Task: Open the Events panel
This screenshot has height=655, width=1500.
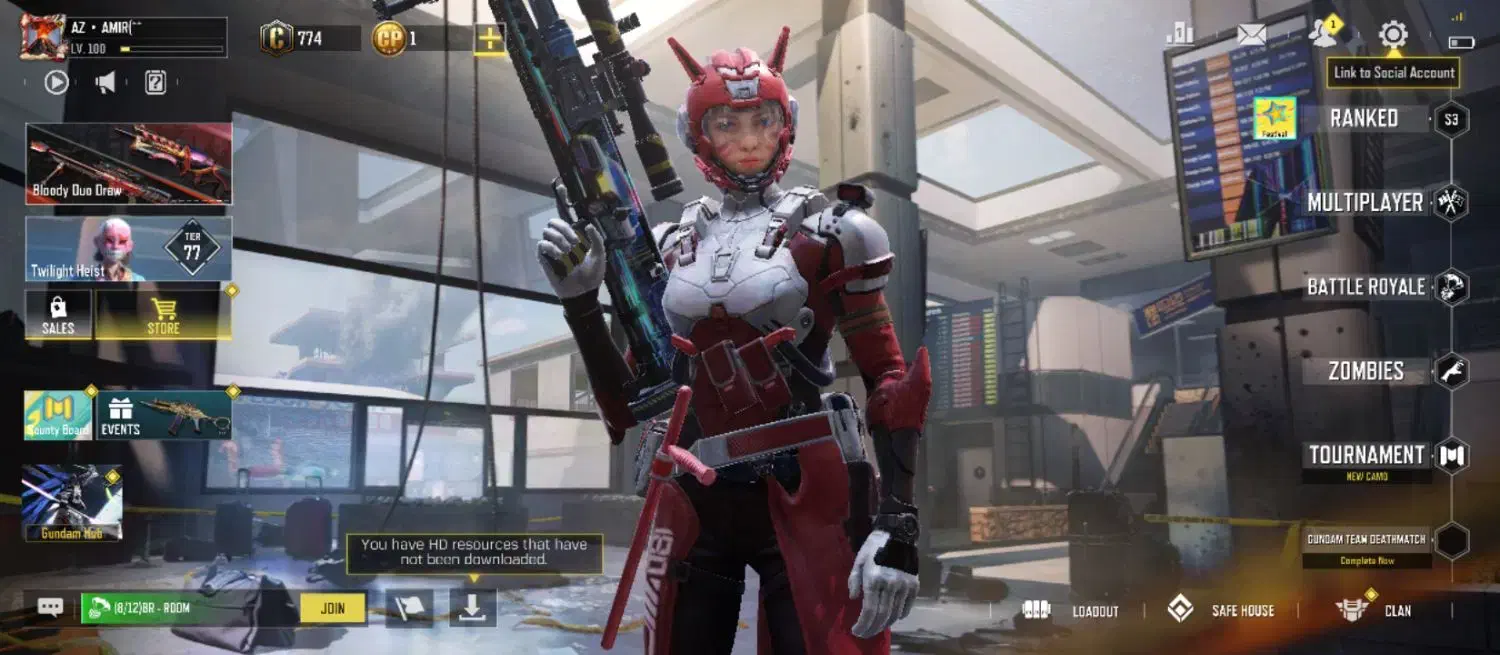Action: [164, 415]
